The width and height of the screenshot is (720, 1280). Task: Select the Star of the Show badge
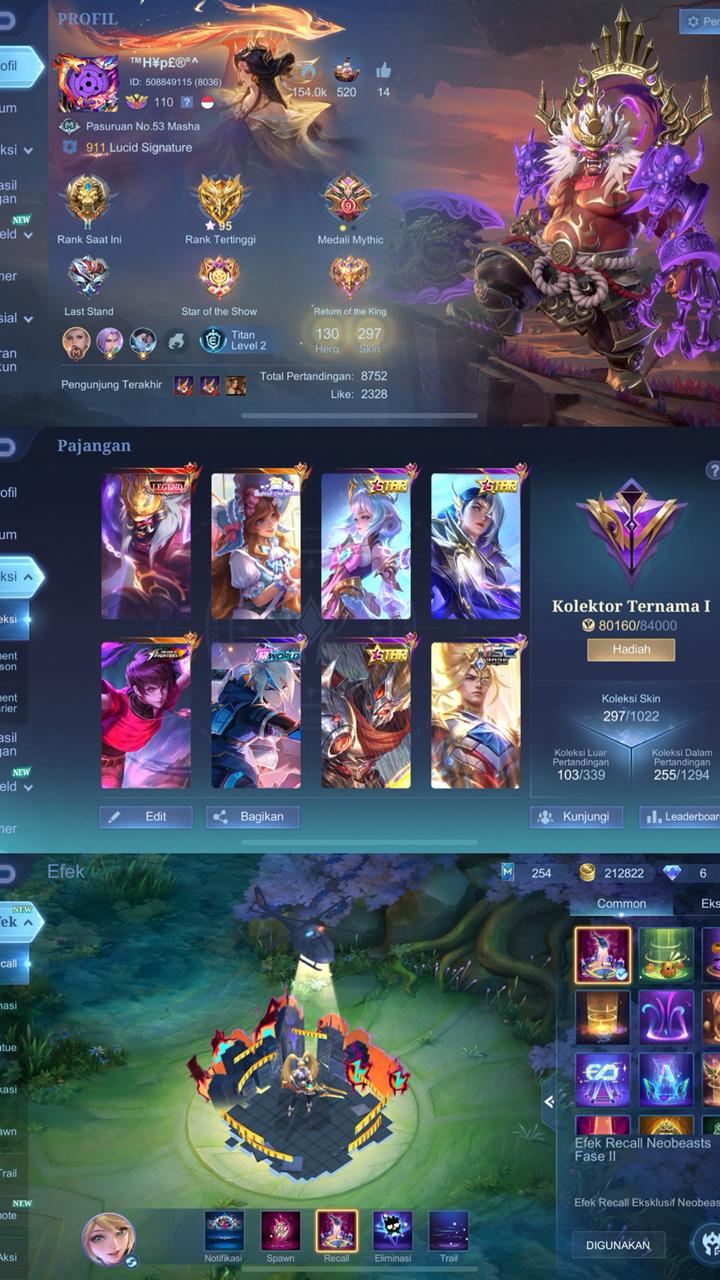[219, 277]
